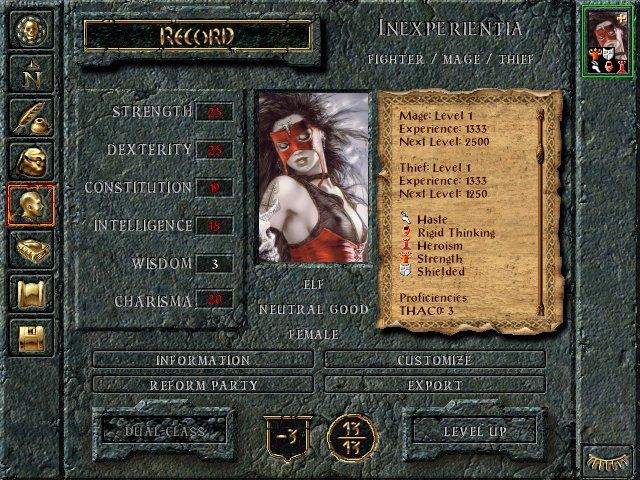Screen dimensions: 640x480
Task: Open the options chest icon
Action: [30, 337]
